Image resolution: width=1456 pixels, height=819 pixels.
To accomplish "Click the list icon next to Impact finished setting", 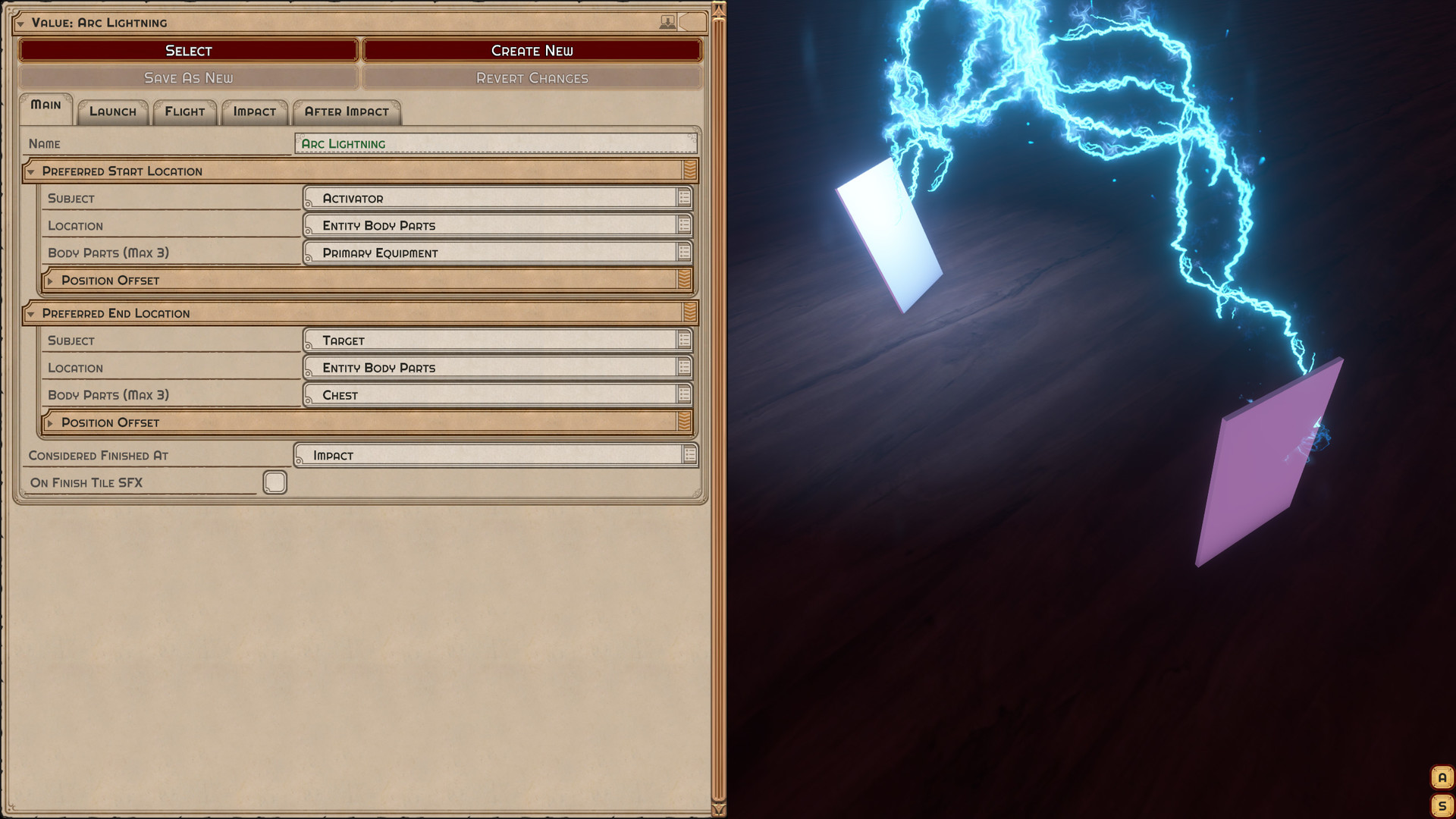I will [x=687, y=455].
